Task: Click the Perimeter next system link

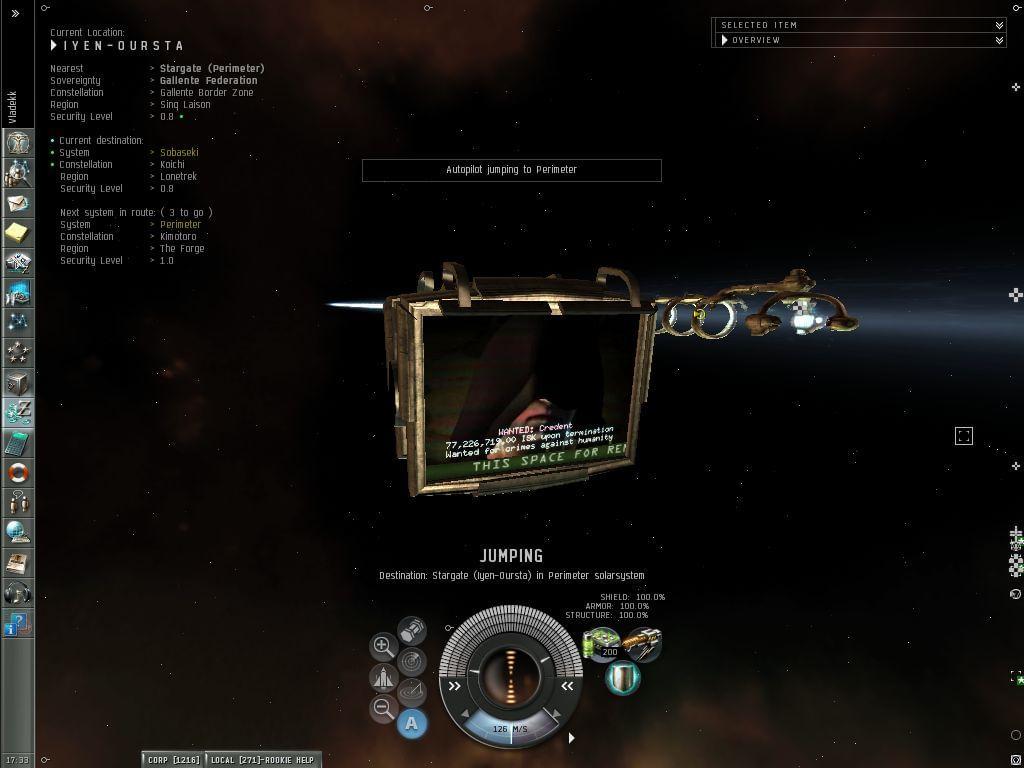Action: [180, 224]
